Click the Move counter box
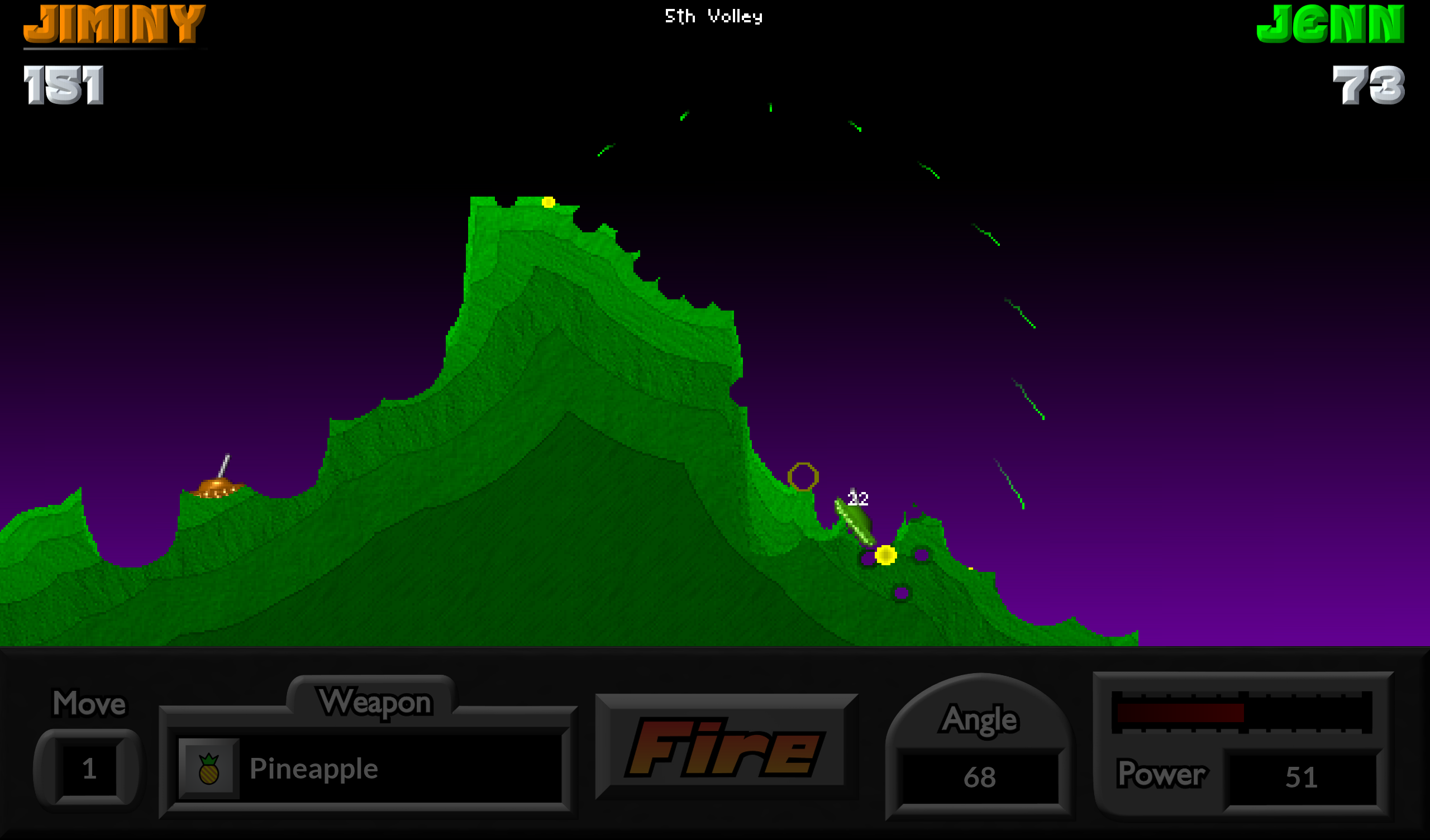Image resolution: width=1430 pixels, height=840 pixels. click(x=89, y=769)
